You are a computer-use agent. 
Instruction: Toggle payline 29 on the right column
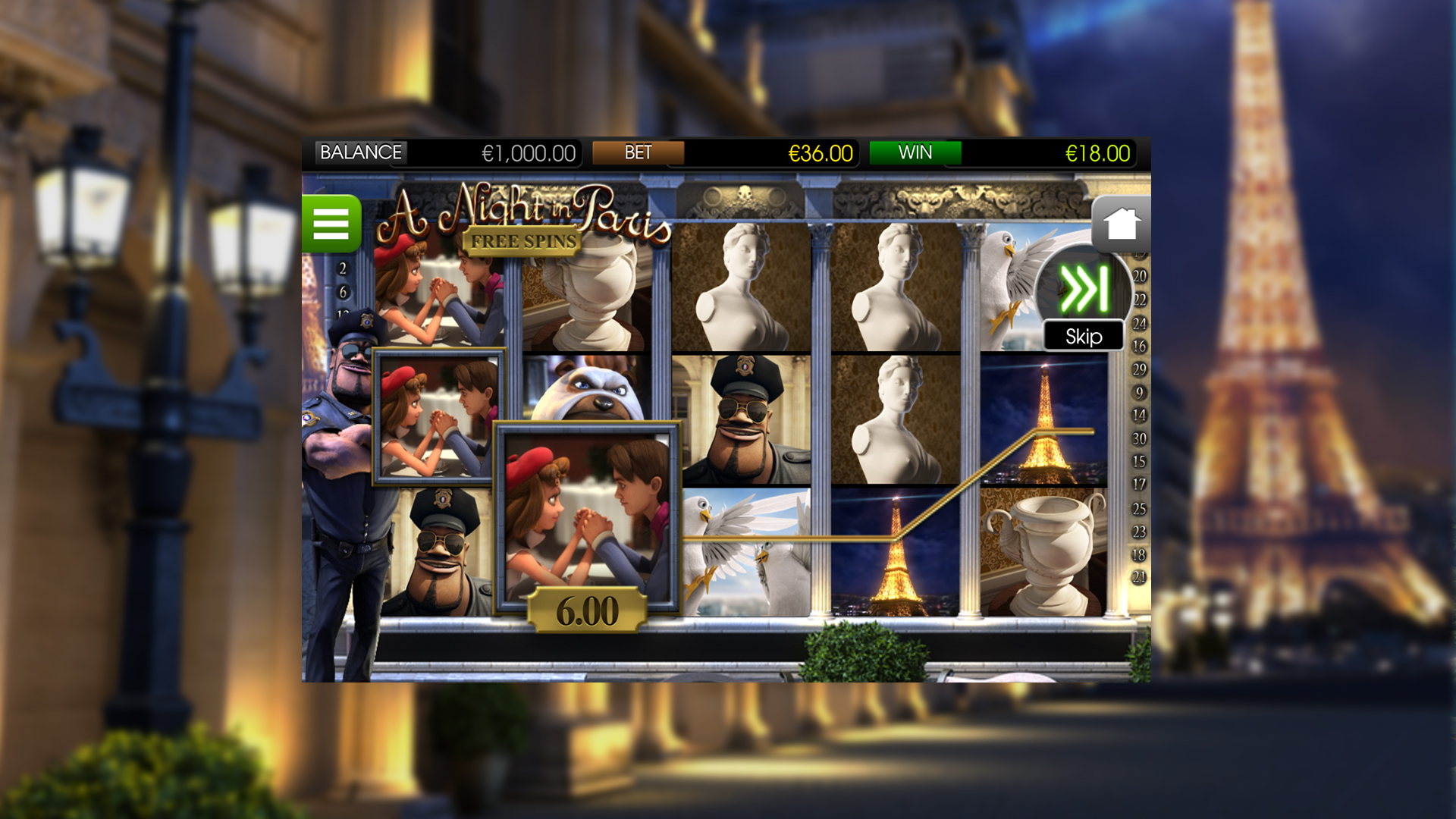pyautogui.click(x=1140, y=366)
